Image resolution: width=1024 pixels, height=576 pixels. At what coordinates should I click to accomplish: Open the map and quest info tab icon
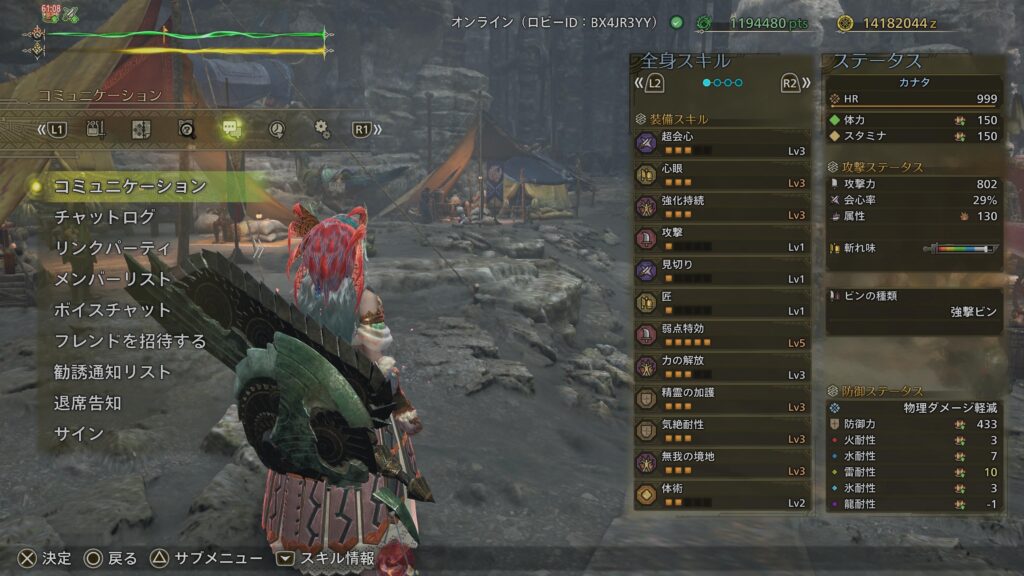140,129
